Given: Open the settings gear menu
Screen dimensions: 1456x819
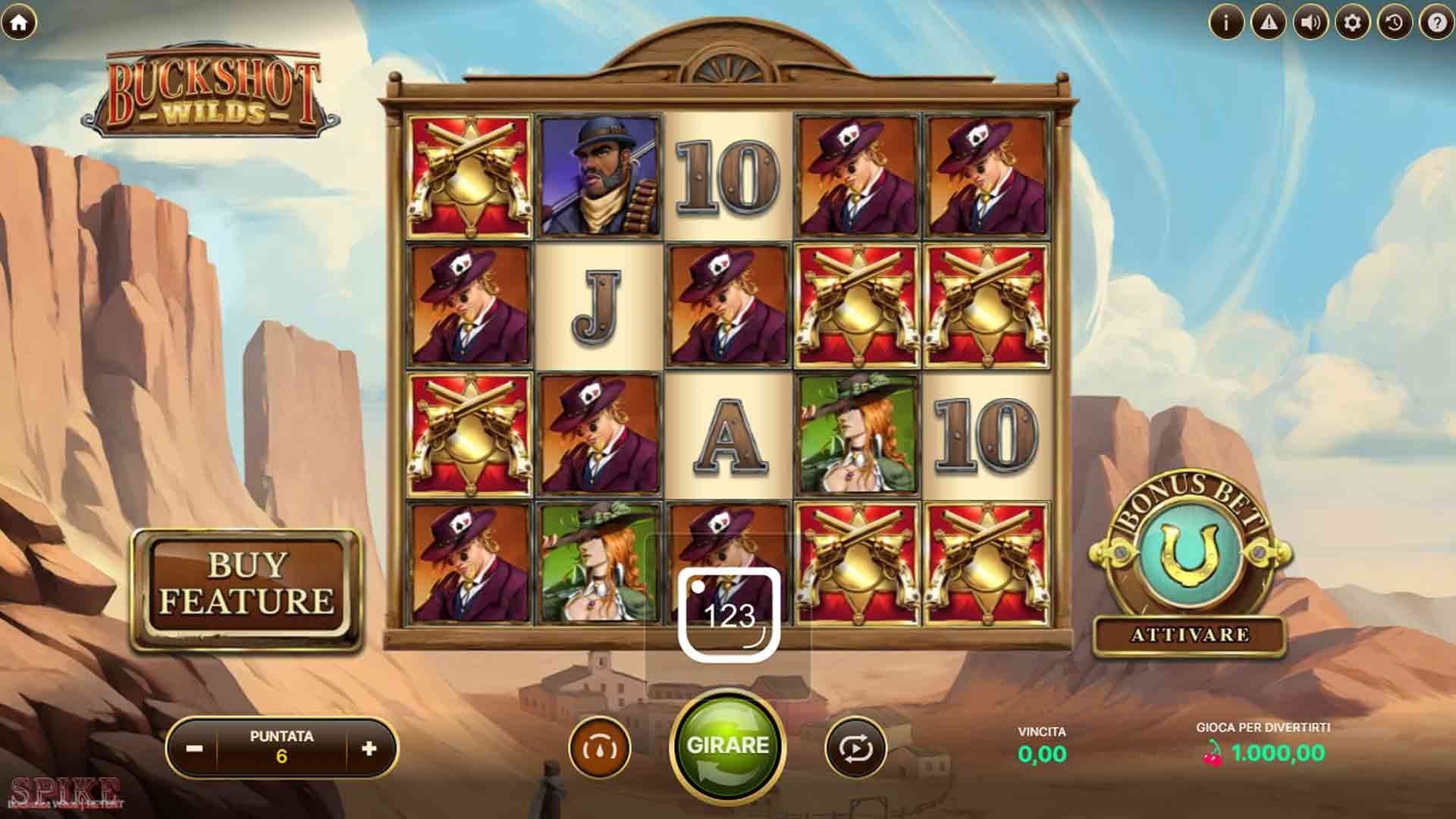Looking at the screenshot, I should (x=1351, y=23).
